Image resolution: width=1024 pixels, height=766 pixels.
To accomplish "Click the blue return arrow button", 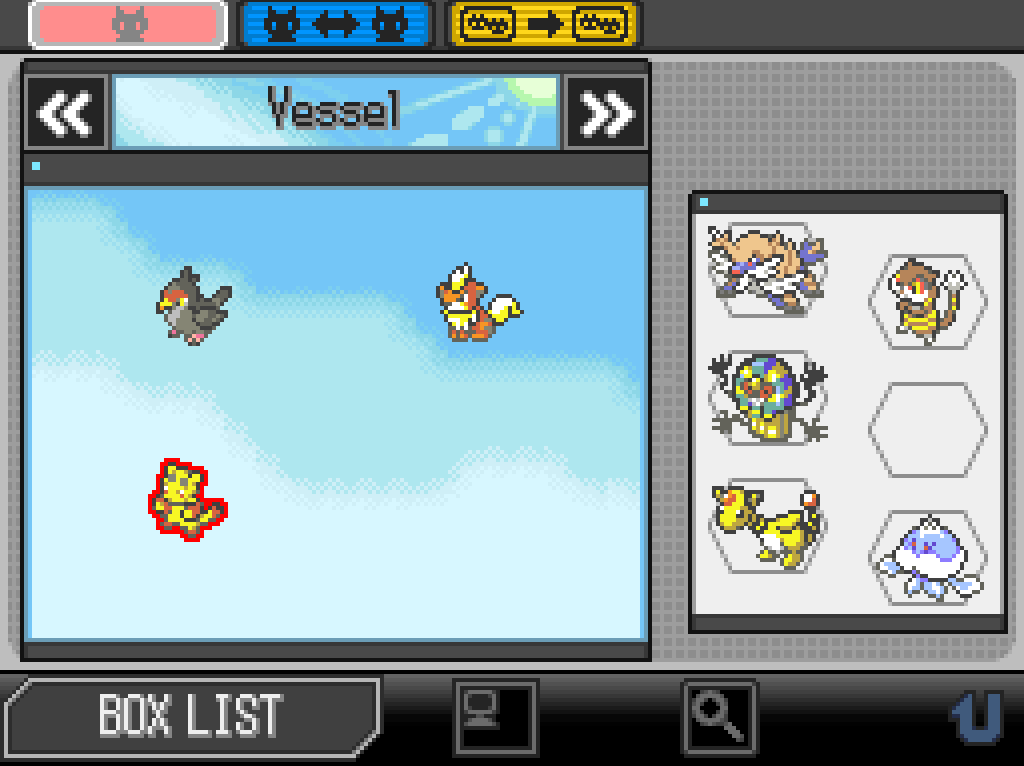I will coord(974,716).
